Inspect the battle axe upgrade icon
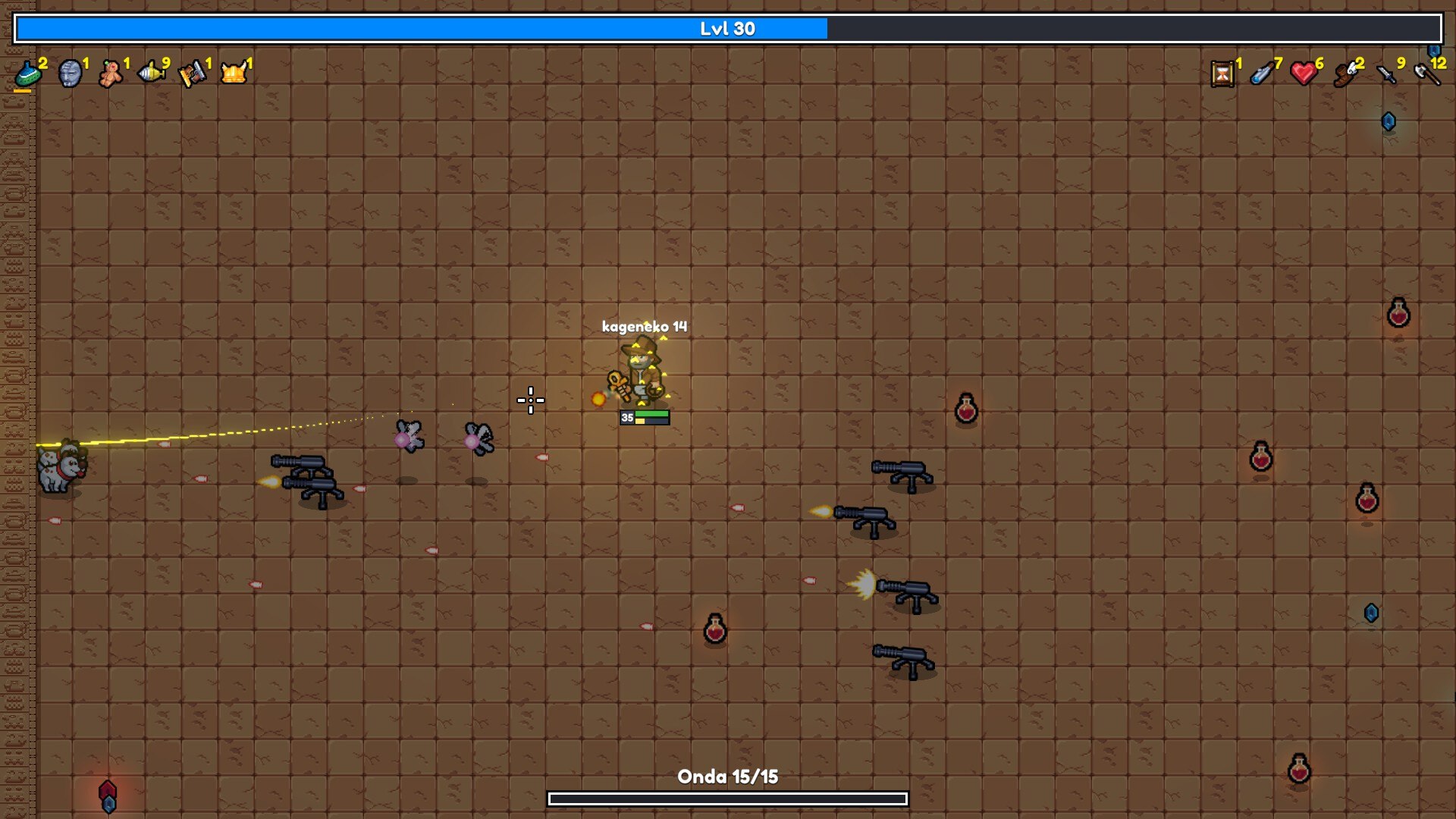Screen dimensions: 1456x819 pos(1426,74)
